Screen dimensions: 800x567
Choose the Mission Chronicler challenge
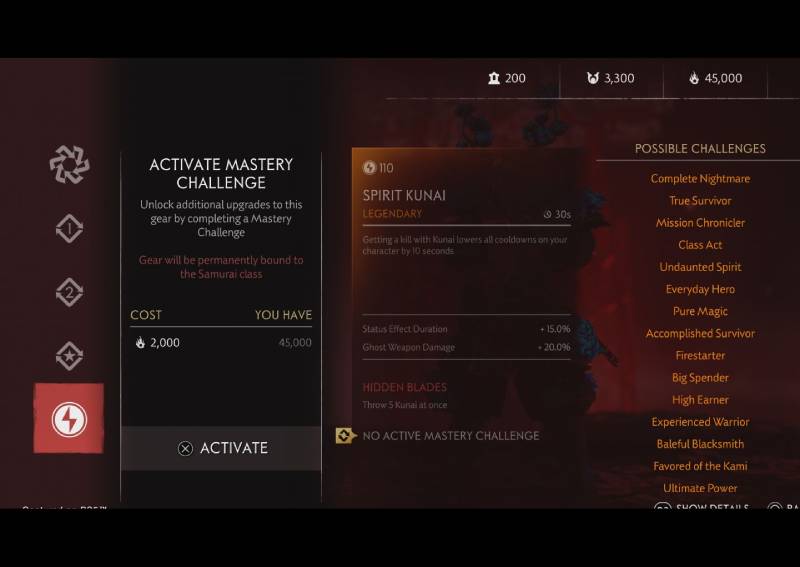coord(700,223)
